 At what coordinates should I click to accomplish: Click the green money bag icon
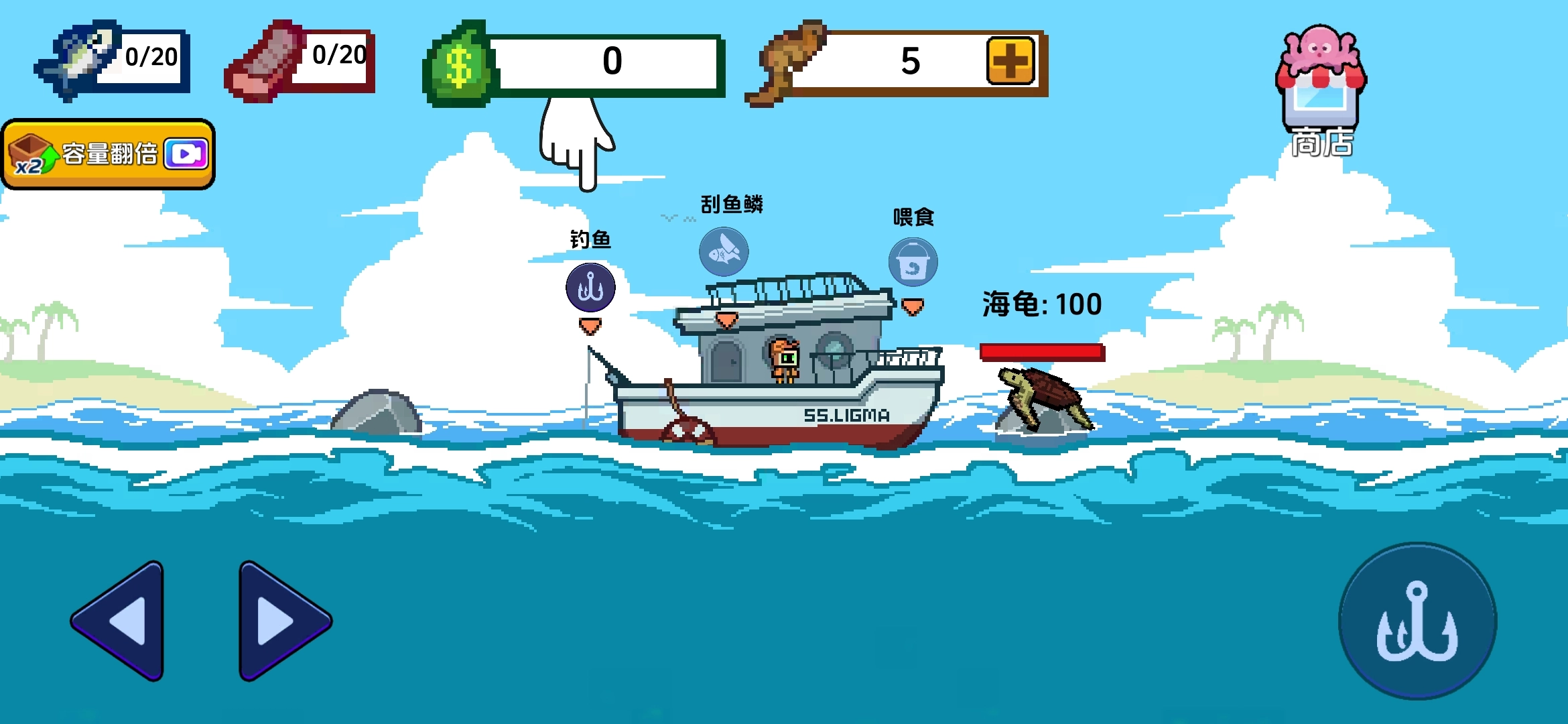point(459,64)
